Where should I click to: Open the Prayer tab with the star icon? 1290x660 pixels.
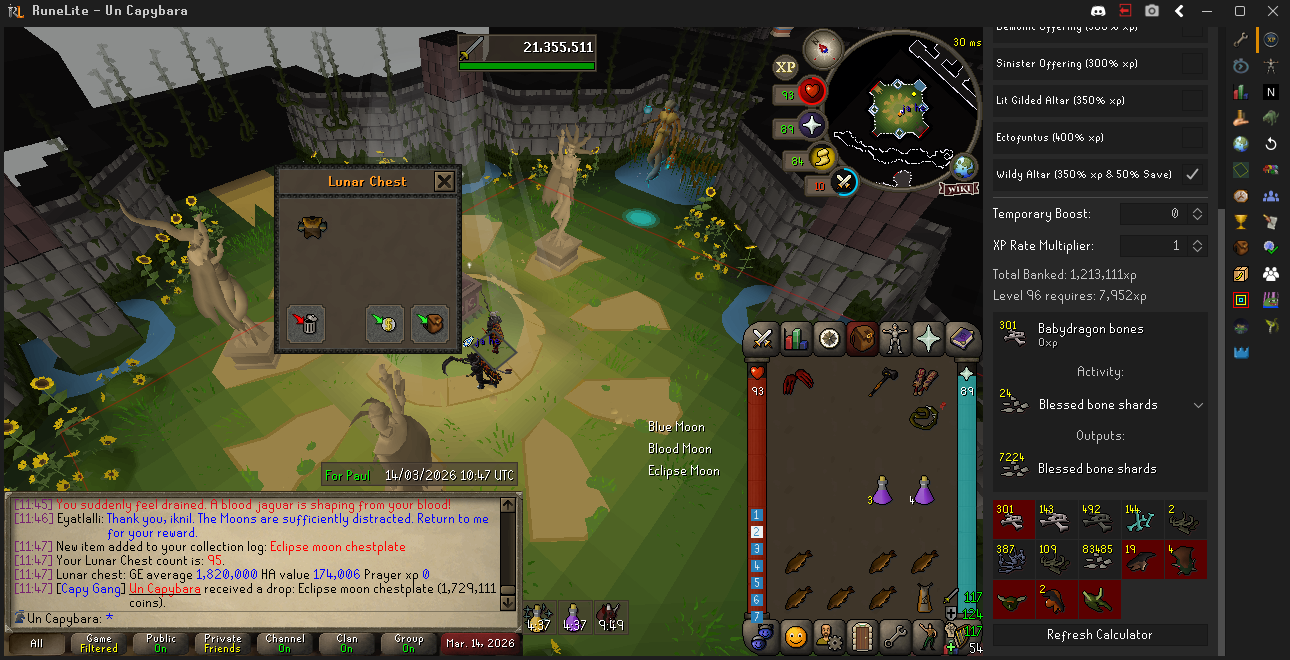point(928,339)
